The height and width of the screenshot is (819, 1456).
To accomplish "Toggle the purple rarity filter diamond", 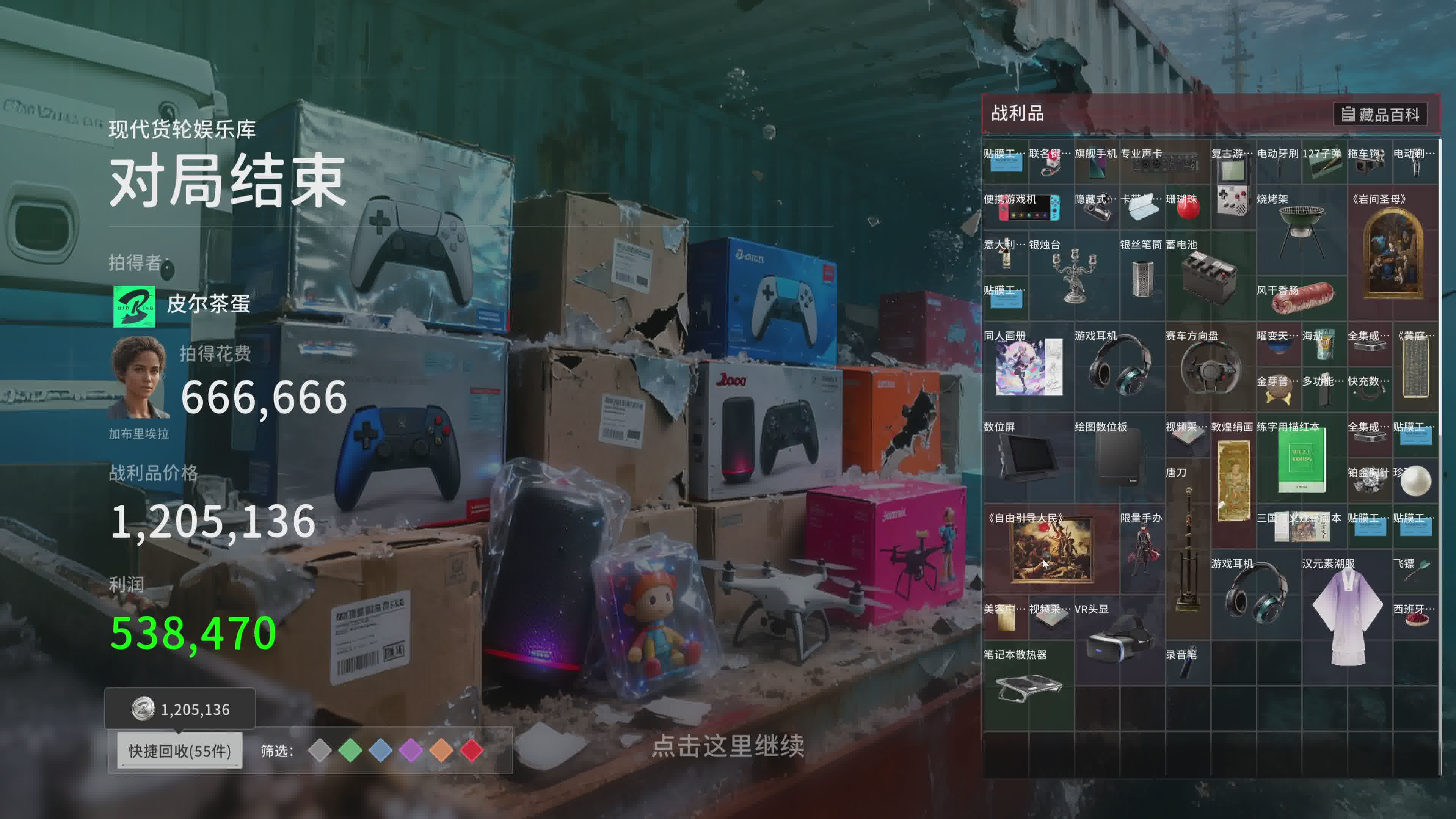I will point(411,751).
